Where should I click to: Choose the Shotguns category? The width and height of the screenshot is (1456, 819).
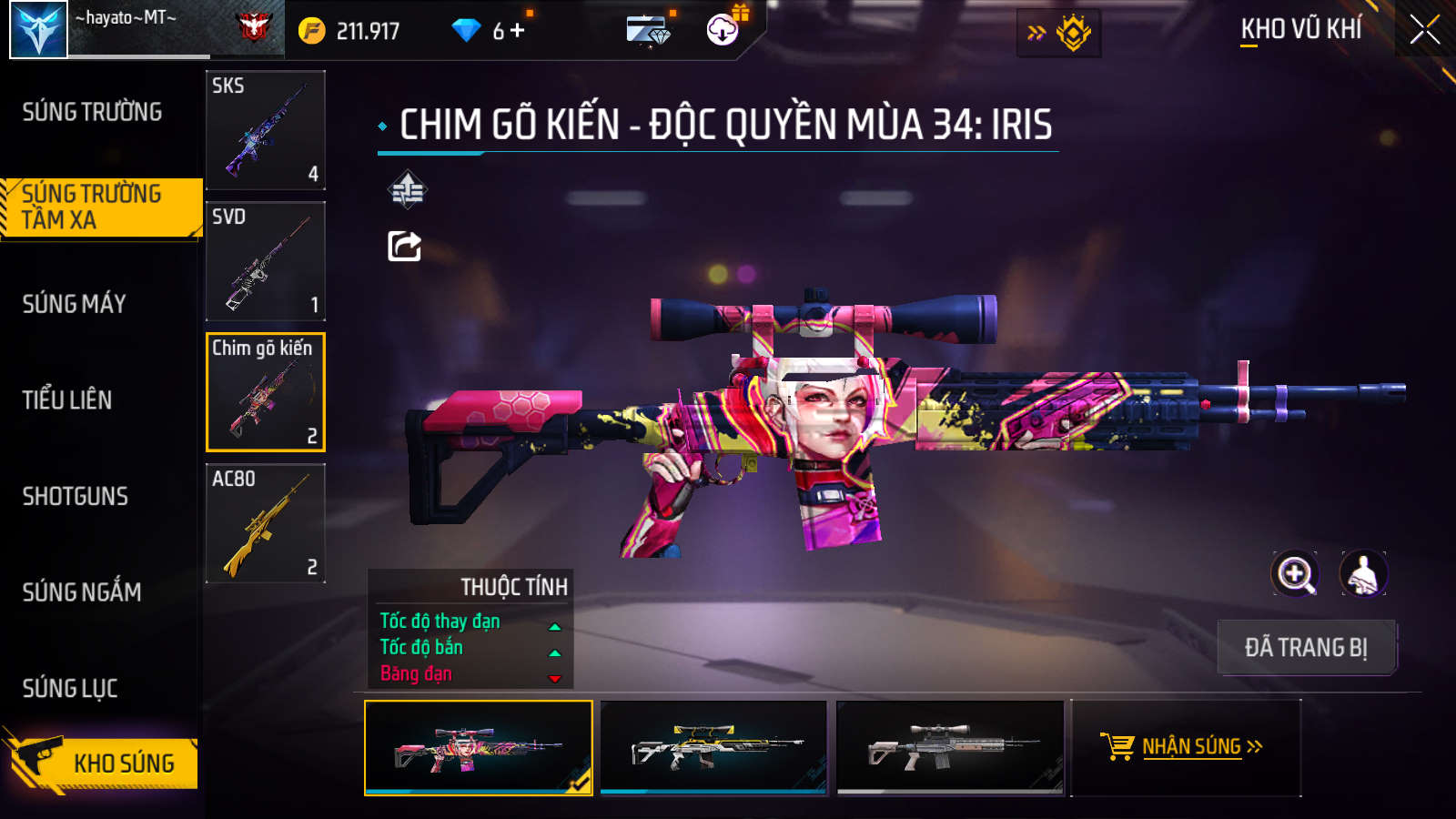click(76, 496)
